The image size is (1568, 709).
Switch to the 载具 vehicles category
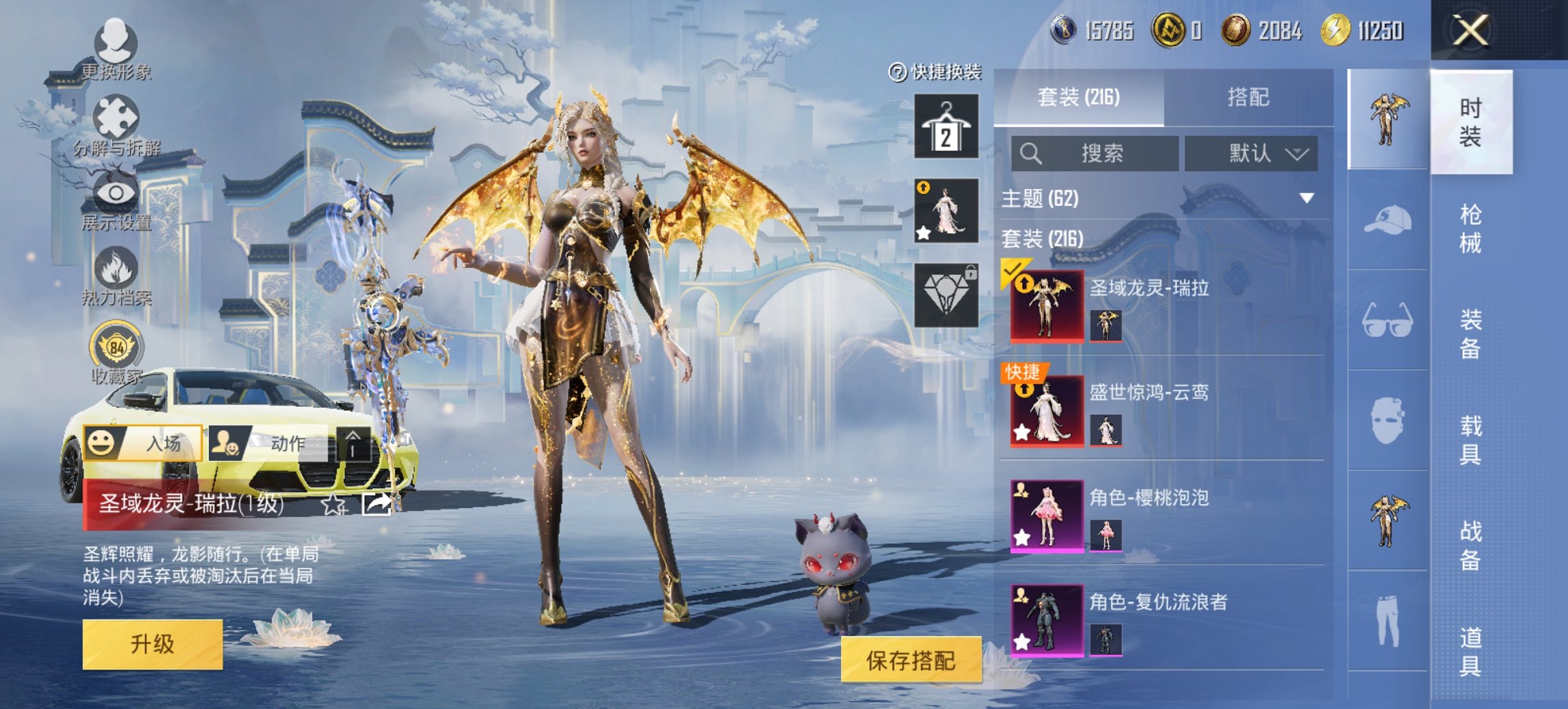1470,440
